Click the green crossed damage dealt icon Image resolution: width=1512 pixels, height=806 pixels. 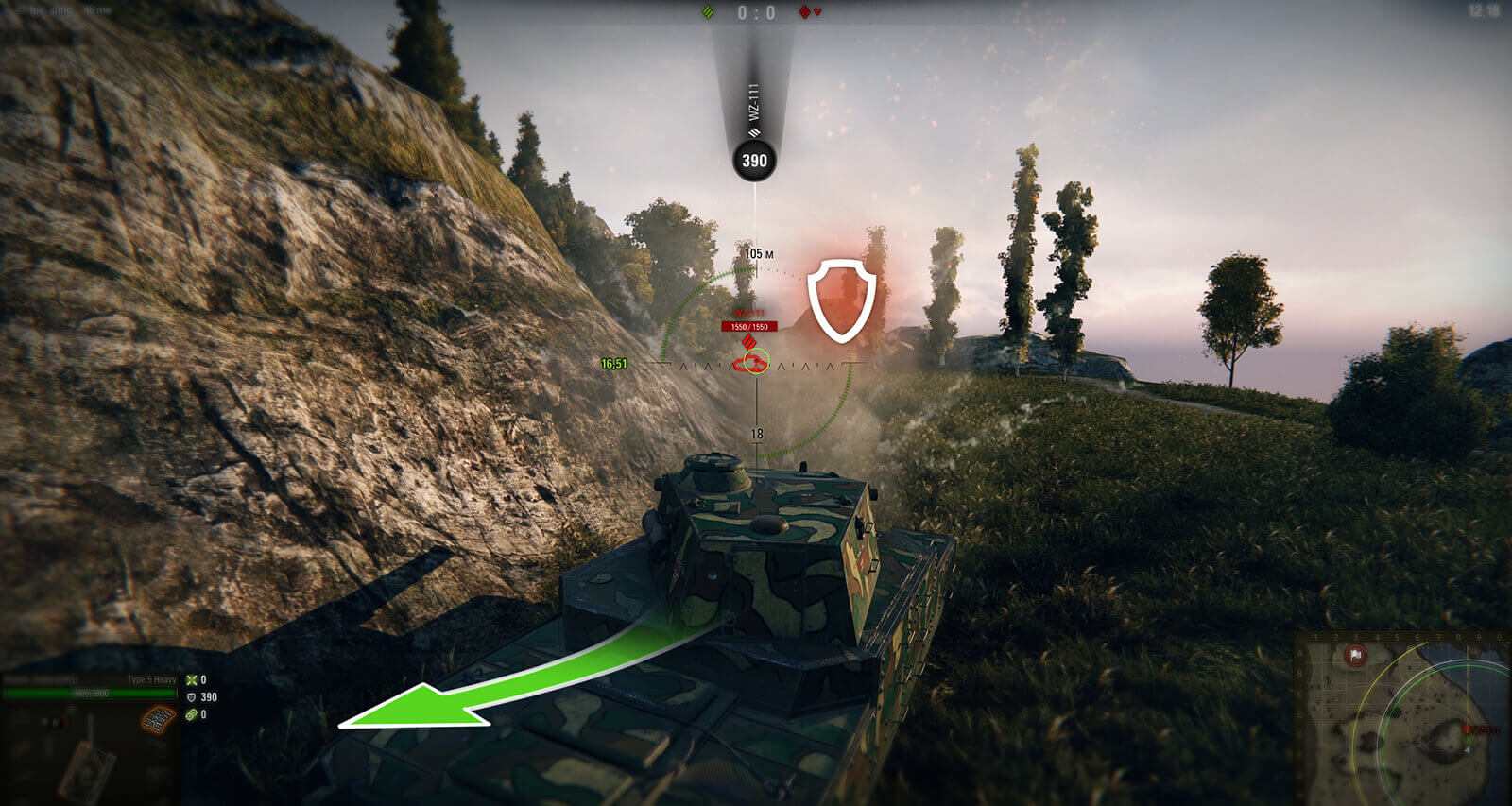192,679
